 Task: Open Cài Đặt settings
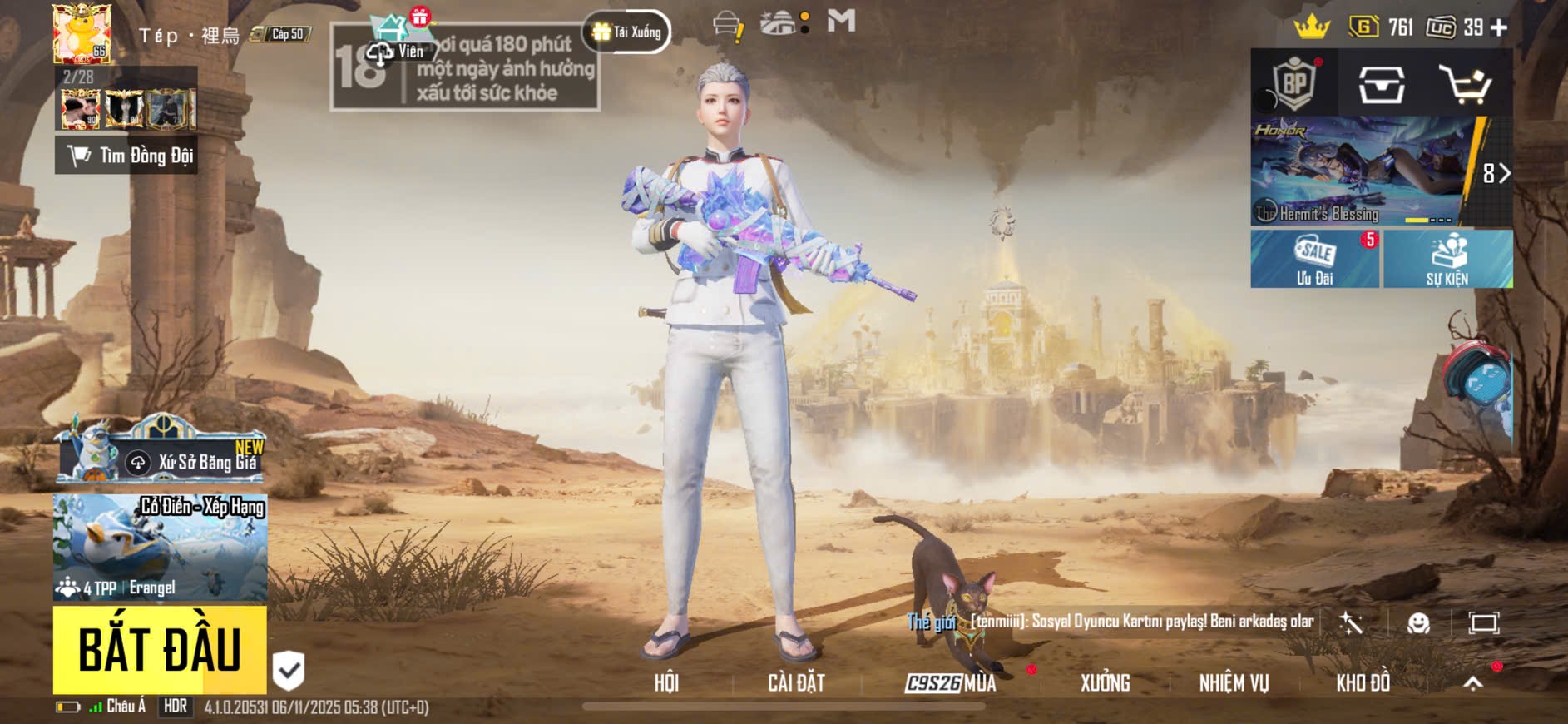coord(796,683)
